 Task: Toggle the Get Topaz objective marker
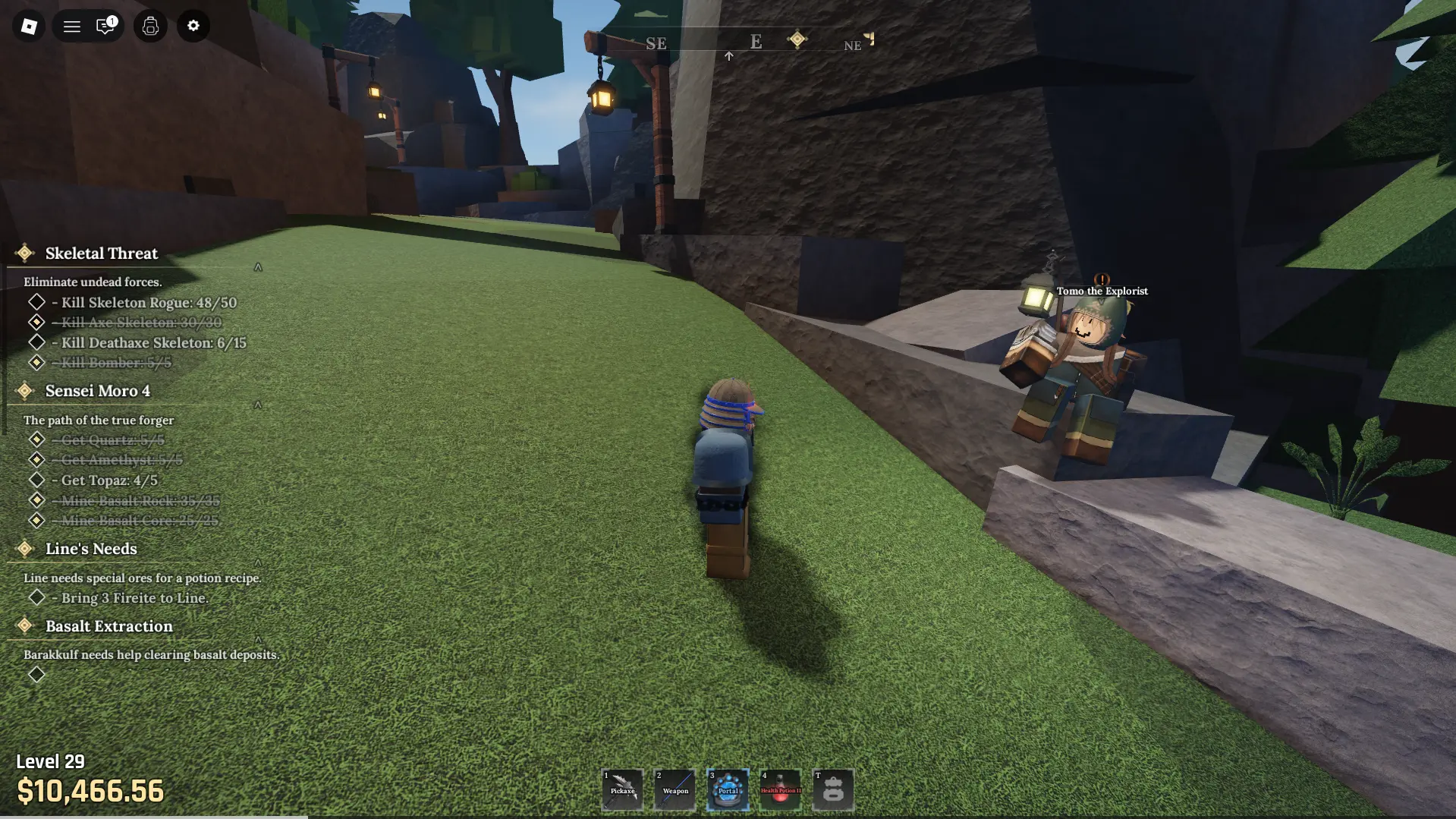[x=37, y=479]
